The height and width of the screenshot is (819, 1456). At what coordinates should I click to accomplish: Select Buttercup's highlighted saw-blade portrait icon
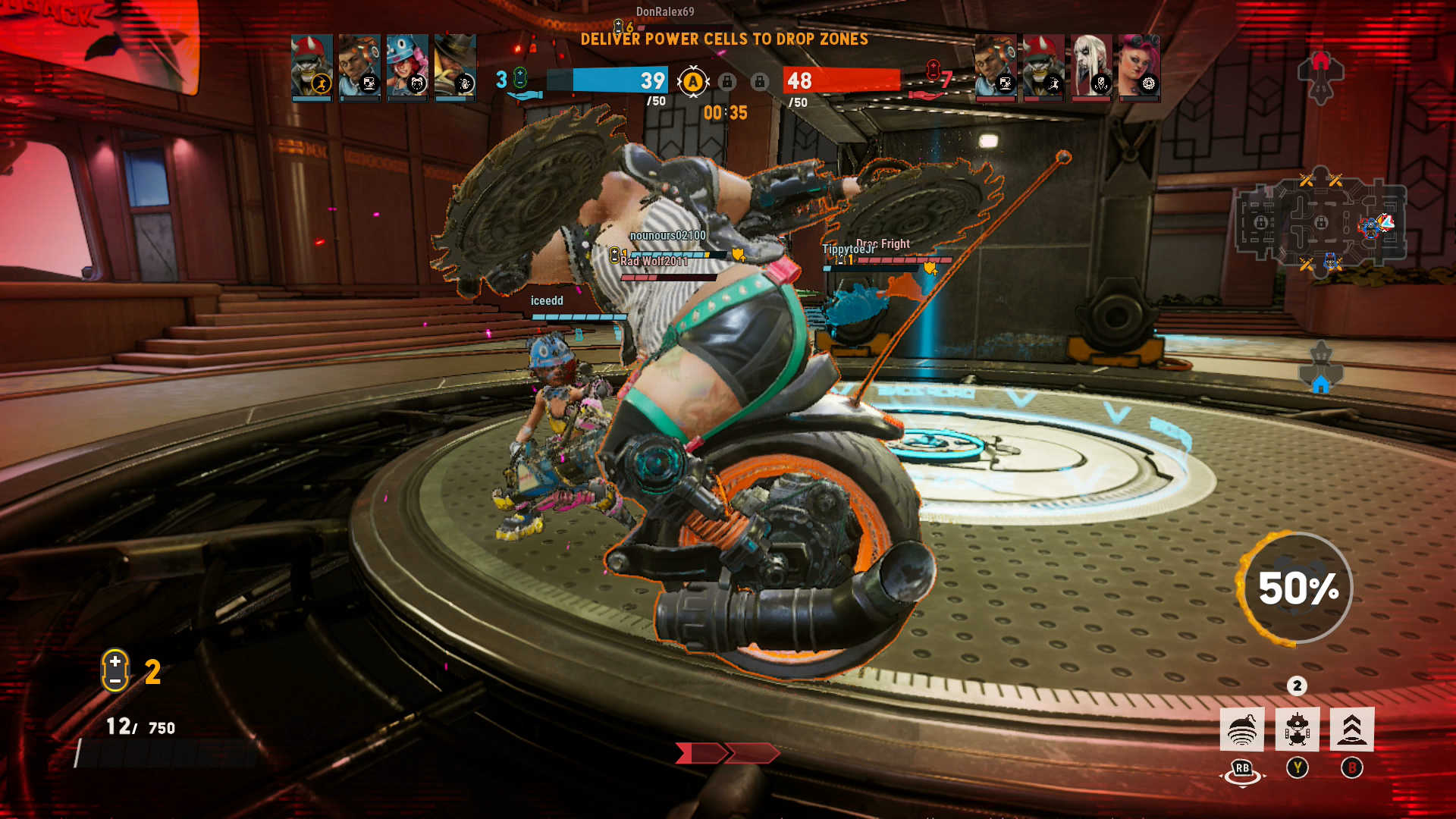[311, 67]
